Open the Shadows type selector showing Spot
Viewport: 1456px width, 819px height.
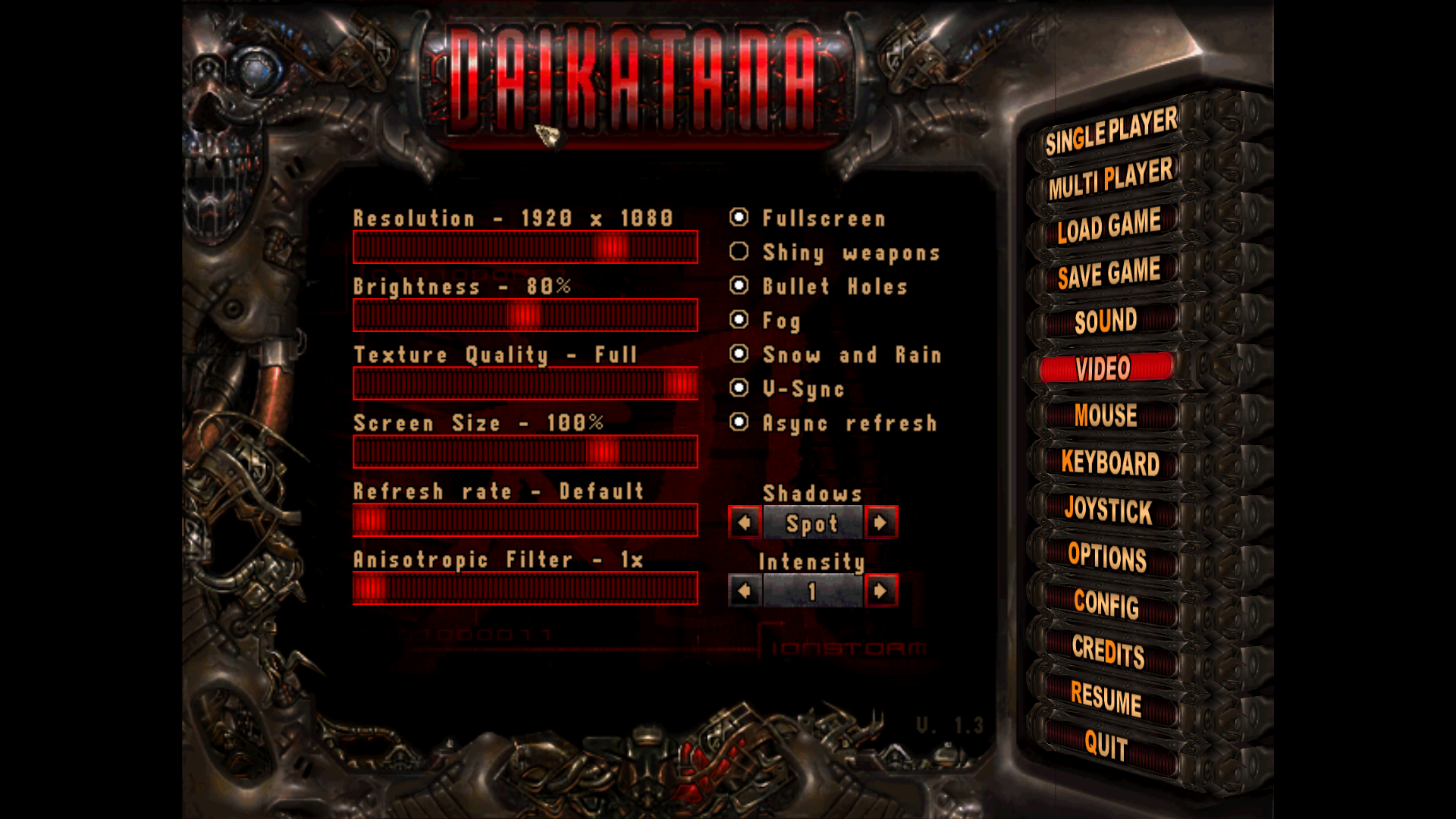click(x=812, y=522)
